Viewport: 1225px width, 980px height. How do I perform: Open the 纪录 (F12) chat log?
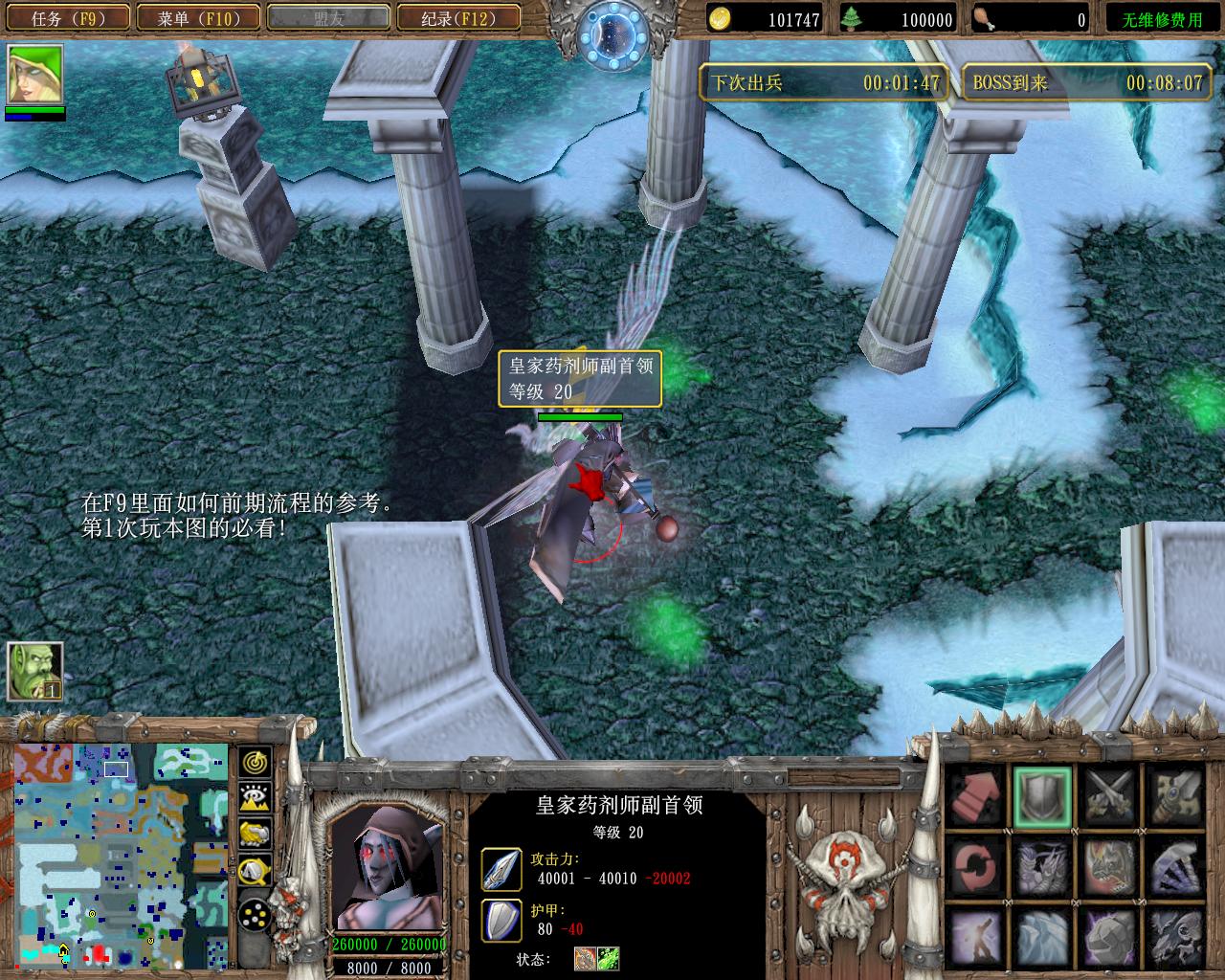coord(457,18)
